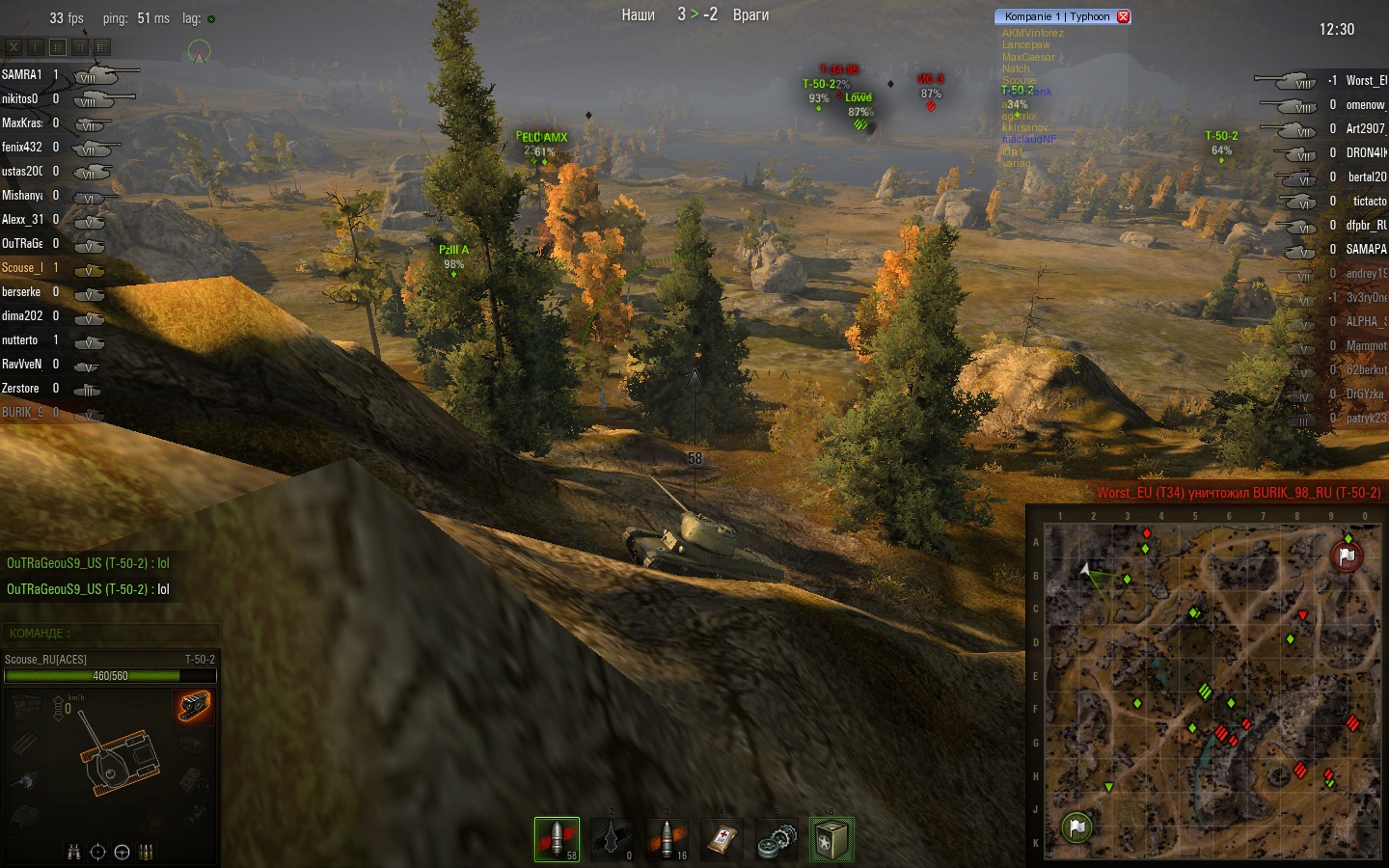
Task: Hide the player list using the X button
Action: [x=14, y=46]
